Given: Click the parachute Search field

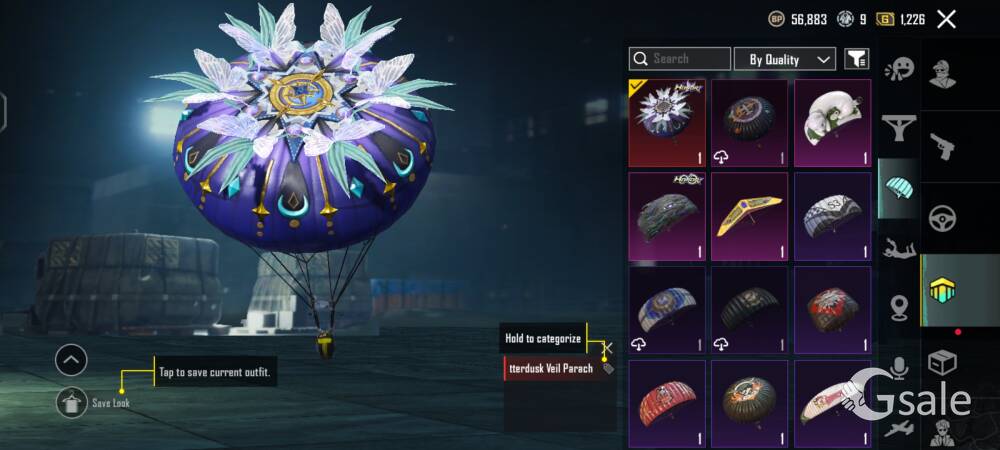Looking at the screenshot, I should [680, 59].
